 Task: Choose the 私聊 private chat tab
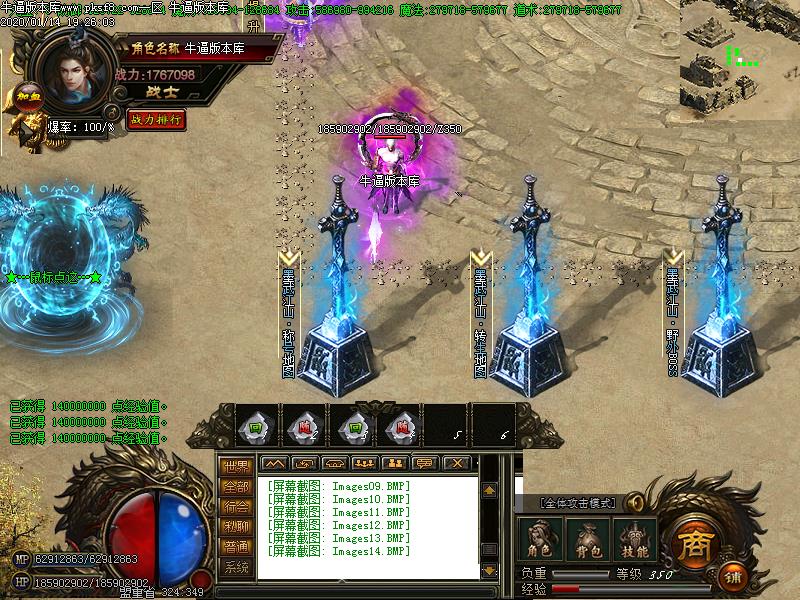[x=236, y=527]
